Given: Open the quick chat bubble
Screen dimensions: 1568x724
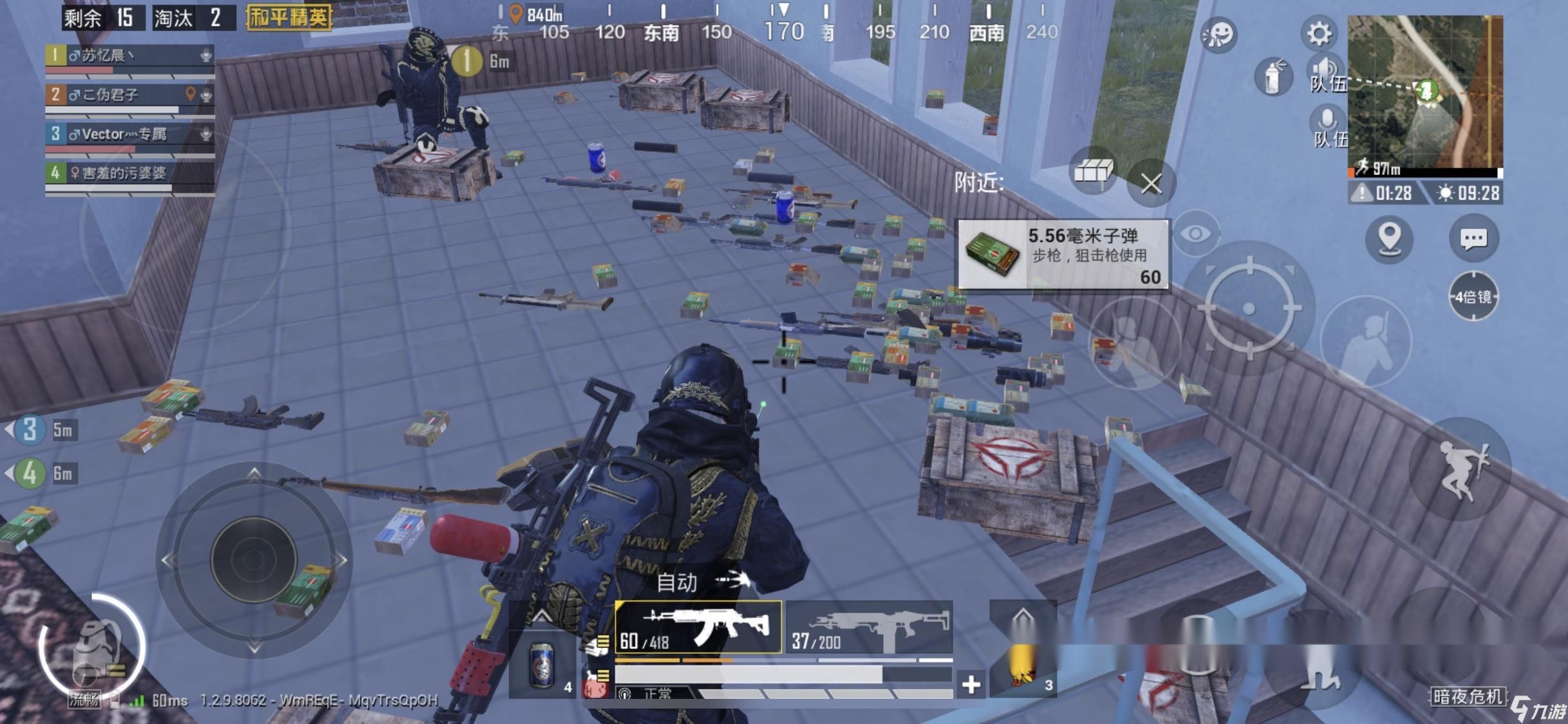Looking at the screenshot, I should [x=1473, y=239].
